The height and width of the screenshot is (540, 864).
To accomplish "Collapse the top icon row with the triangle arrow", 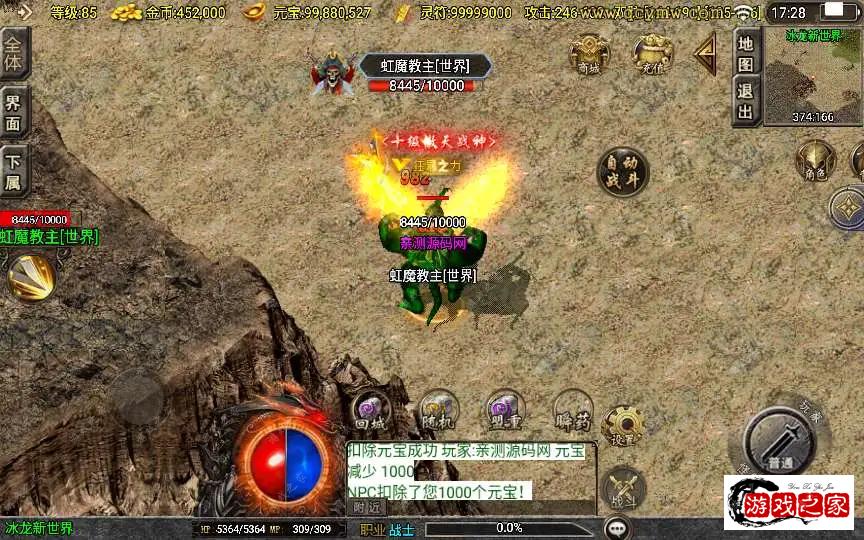I will click(x=707, y=53).
